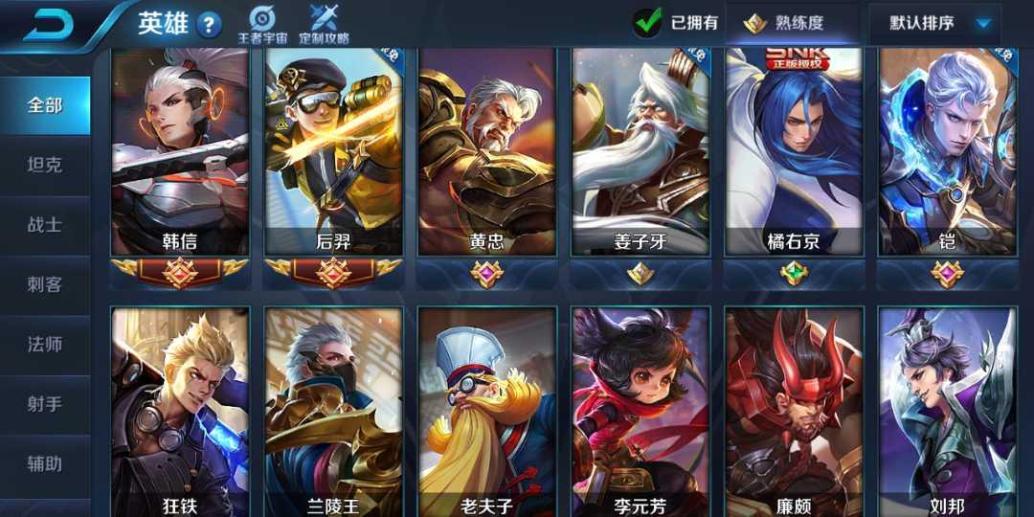Filter by 战士 class
The image size is (1034, 517).
click(x=45, y=225)
